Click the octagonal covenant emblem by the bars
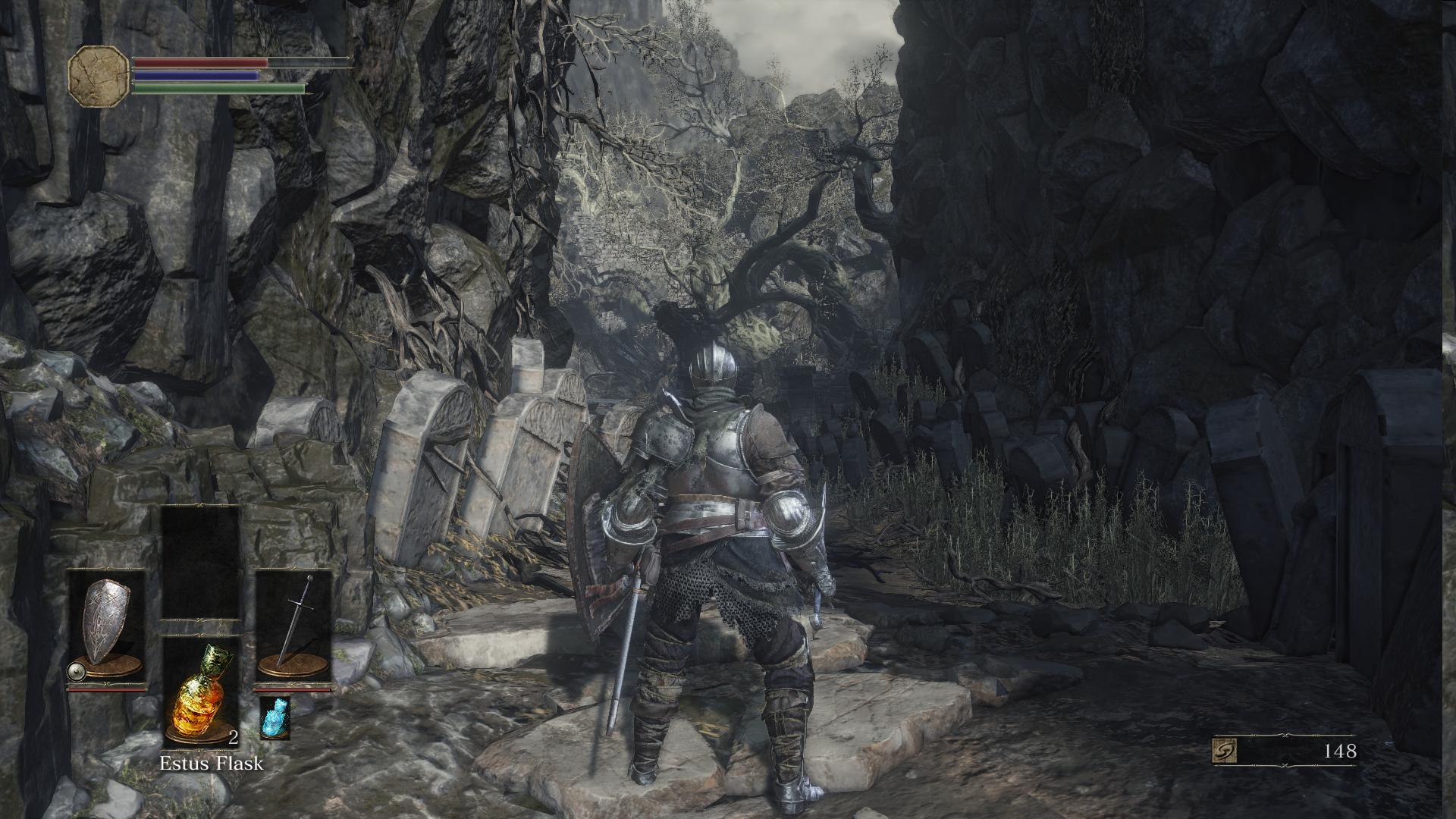Image resolution: width=1456 pixels, height=819 pixels. coord(99,76)
